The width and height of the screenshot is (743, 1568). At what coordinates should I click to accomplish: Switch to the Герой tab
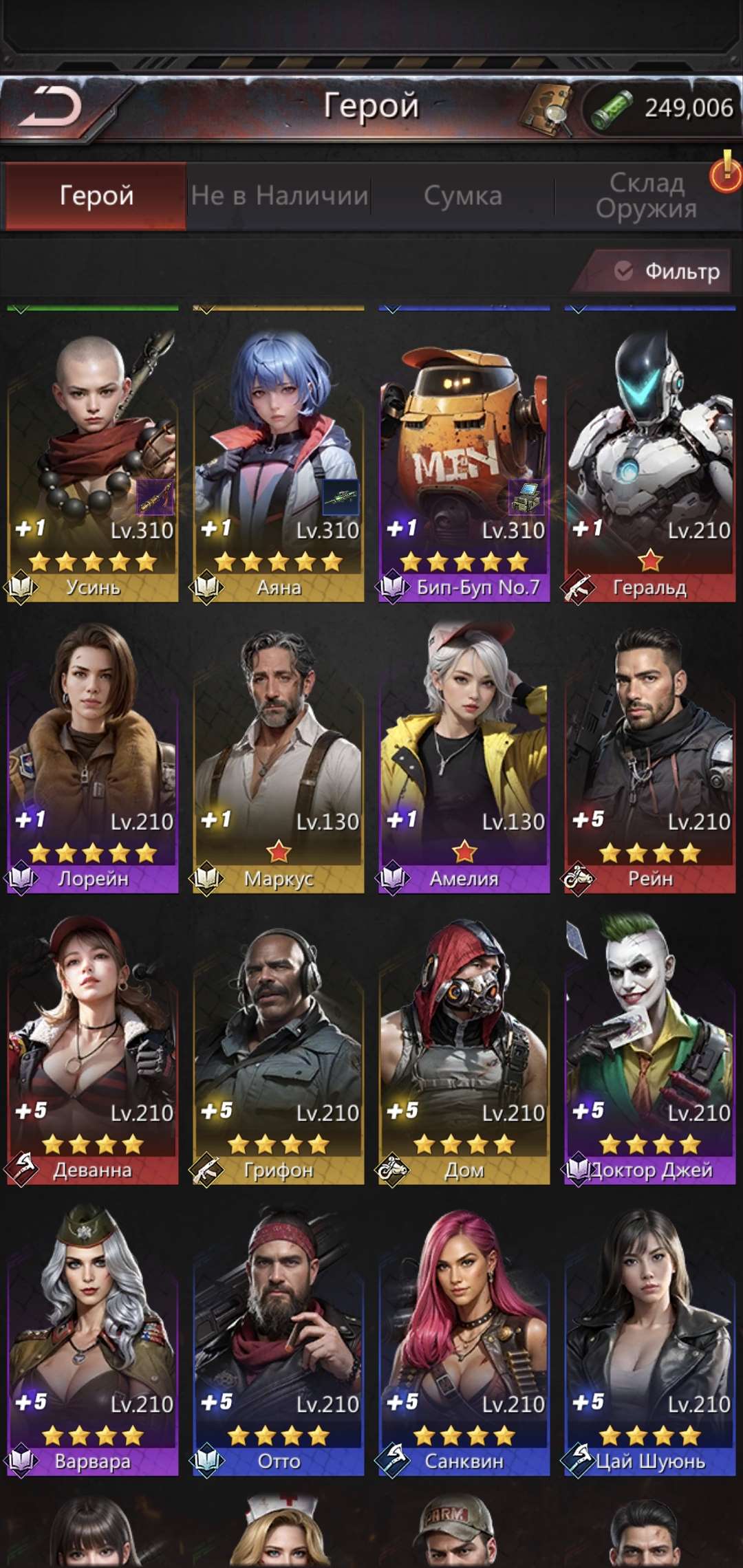pyautogui.click(x=96, y=196)
